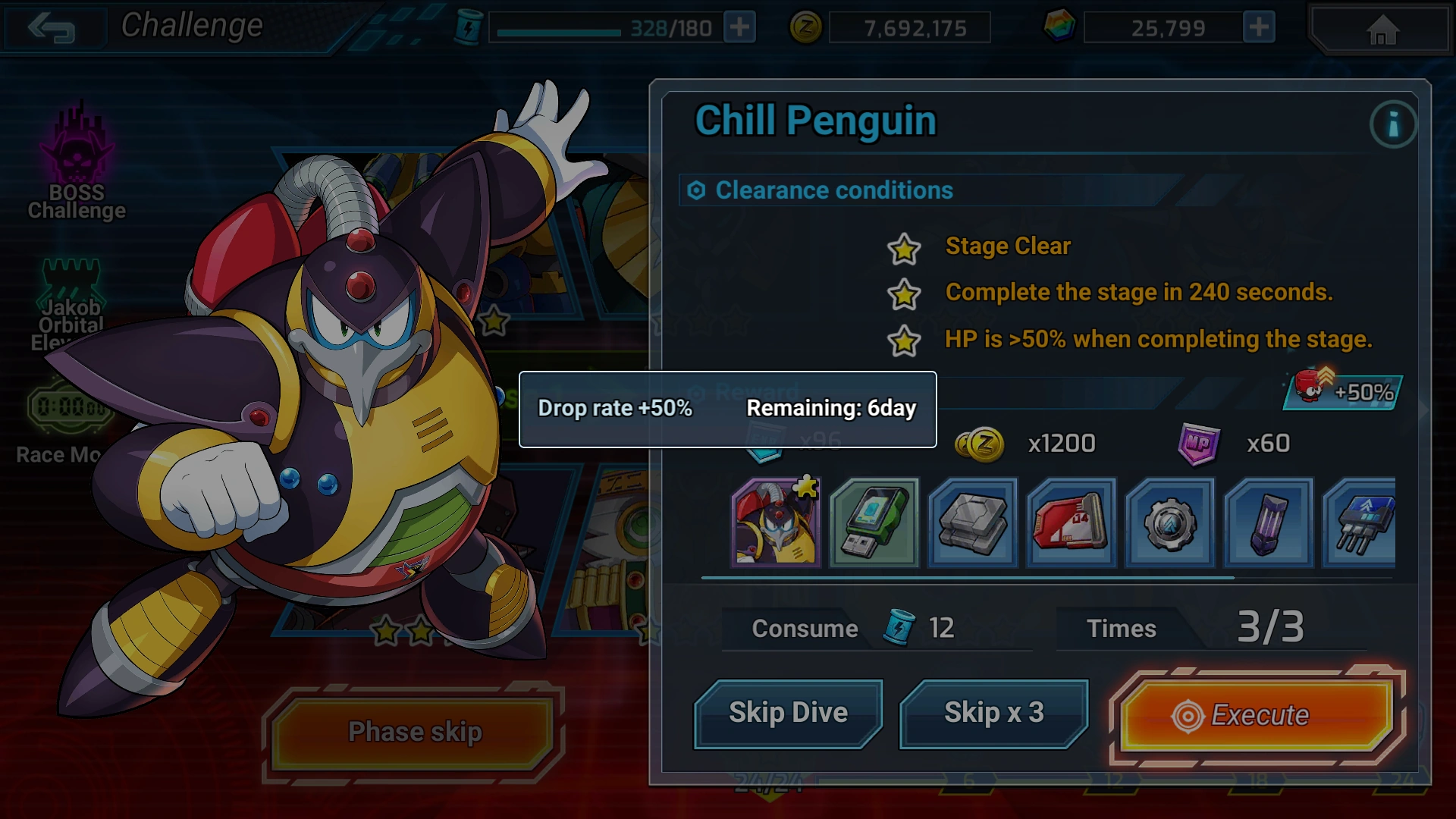Tap the +50% drop rate bonus badge
The image size is (1456, 819).
1343,391
